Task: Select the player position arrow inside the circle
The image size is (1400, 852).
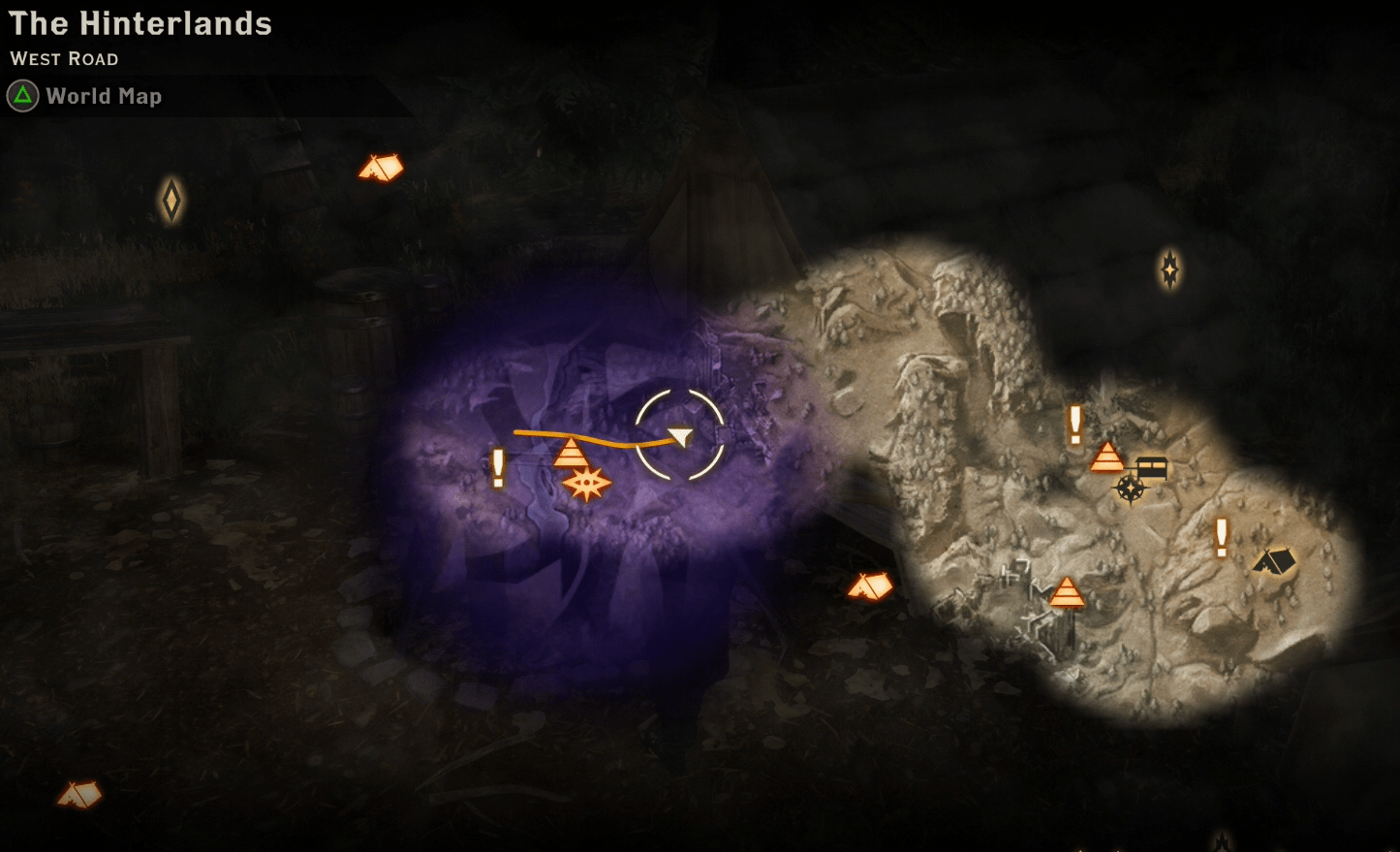Action: pos(681,438)
